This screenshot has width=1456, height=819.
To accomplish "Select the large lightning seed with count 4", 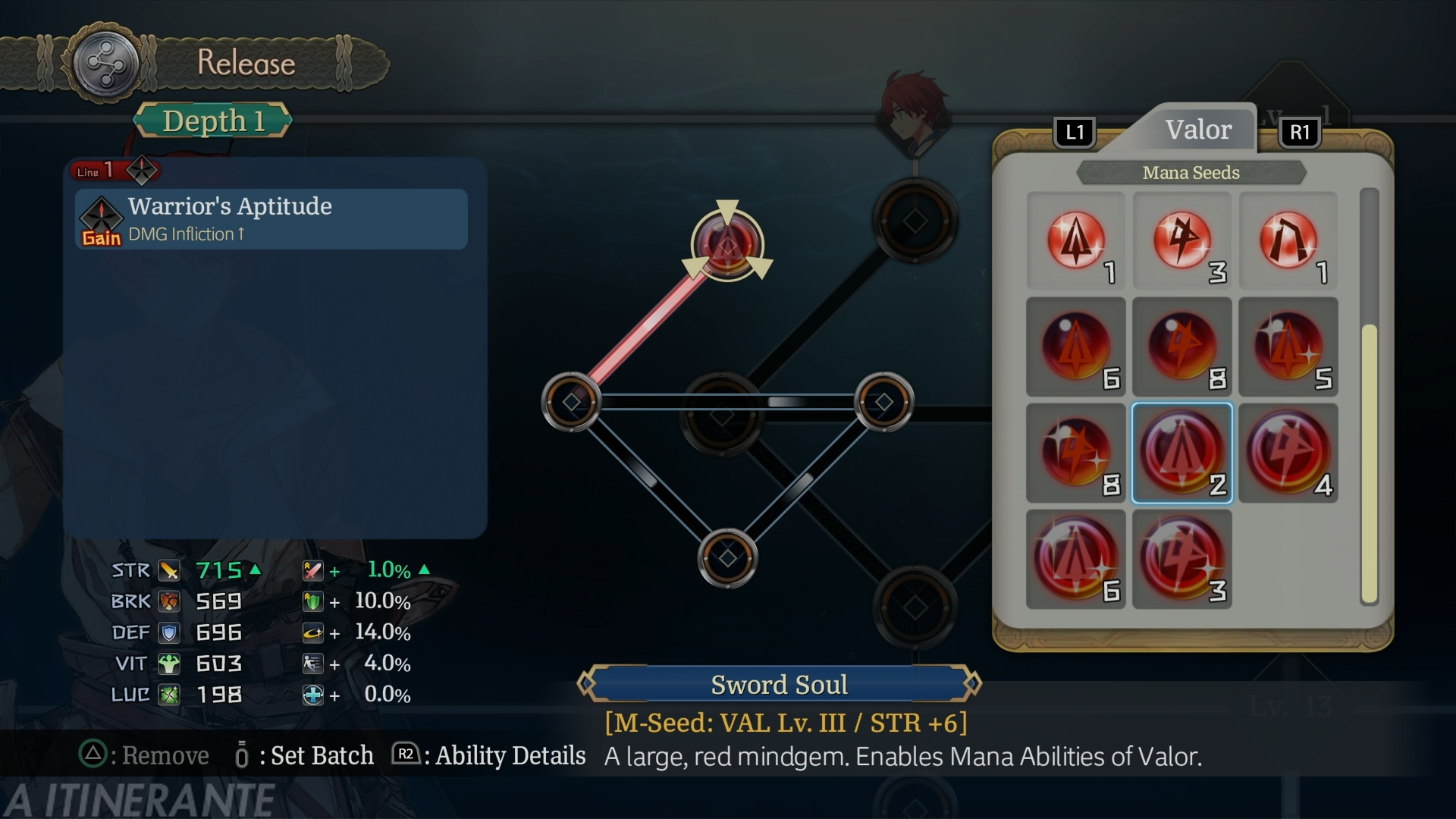I will click(x=1288, y=453).
